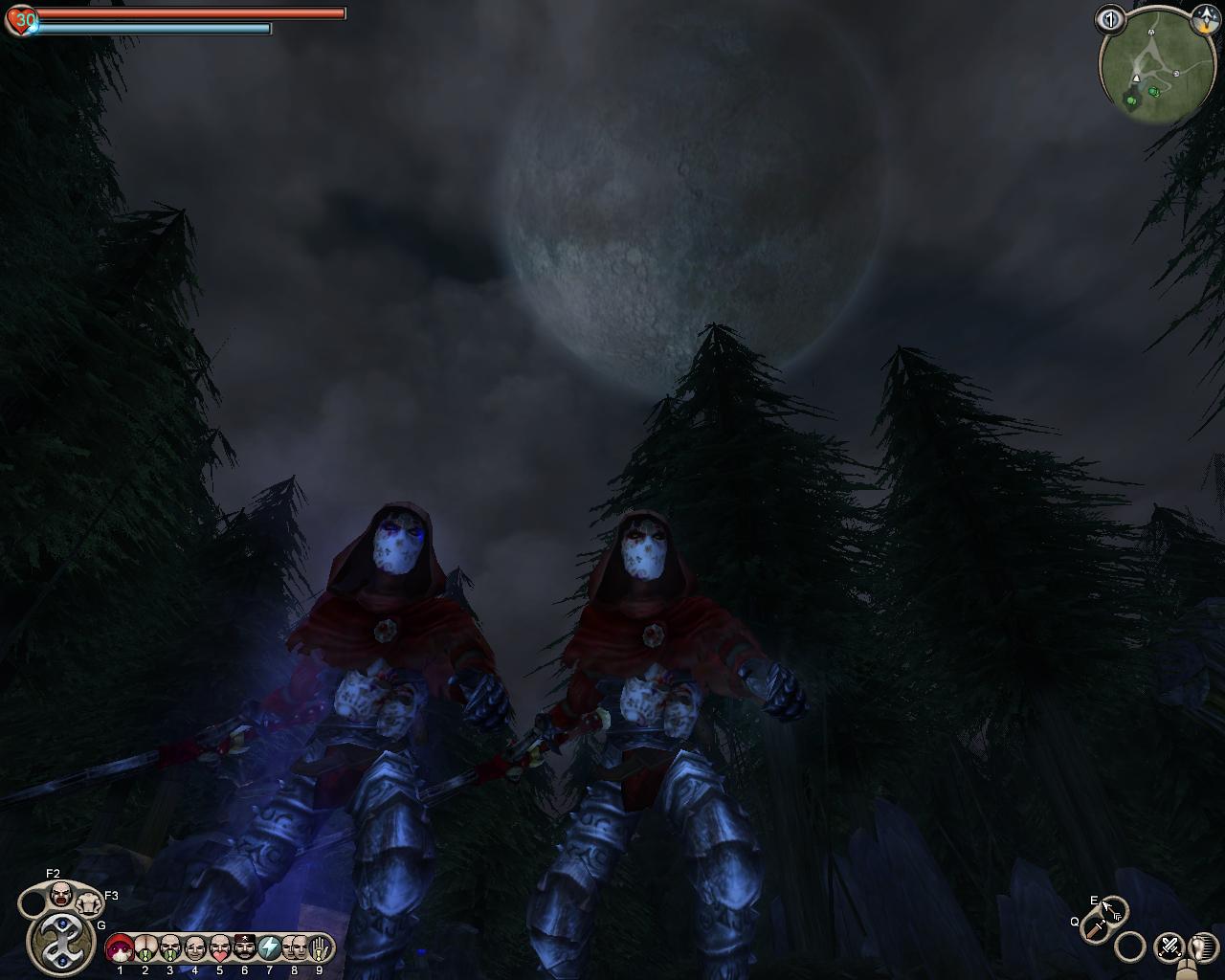Select the heart flirt expression
This screenshot has height=980, width=1225.
click(219, 948)
